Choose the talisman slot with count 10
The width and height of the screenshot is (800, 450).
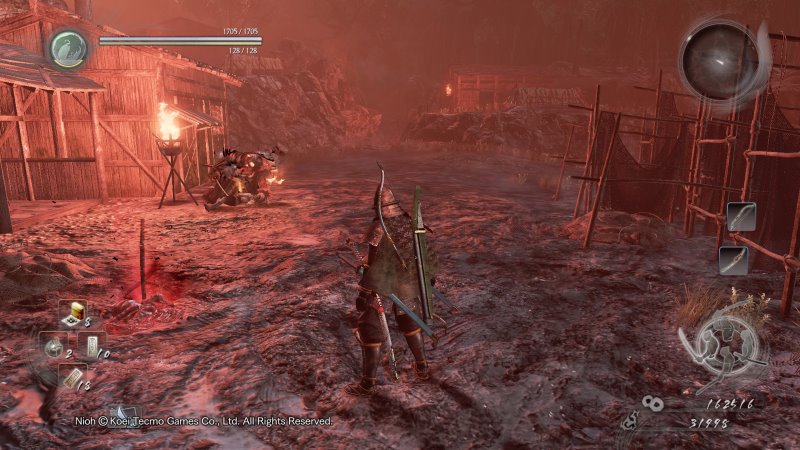pos(91,345)
